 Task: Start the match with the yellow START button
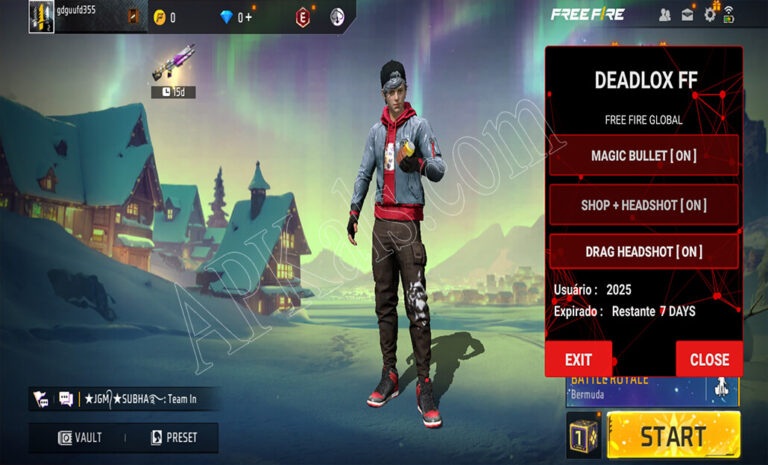672,435
